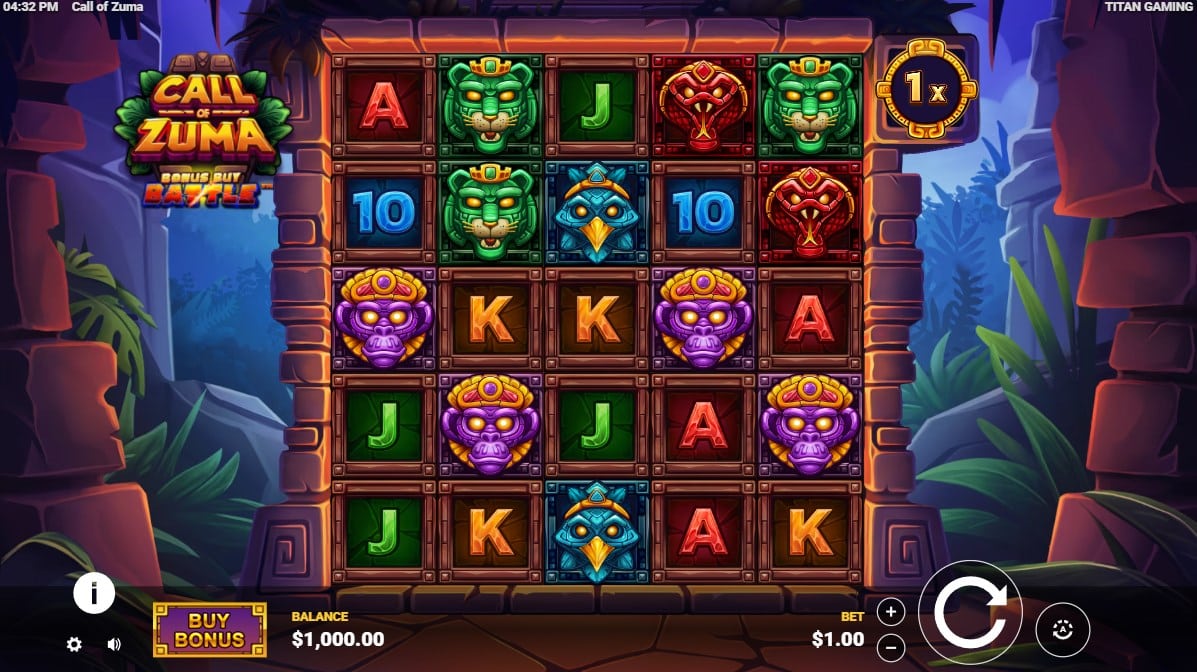Open the Buy Bonus feature
The height and width of the screenshot is (672, 1197).
pos(210,630)
